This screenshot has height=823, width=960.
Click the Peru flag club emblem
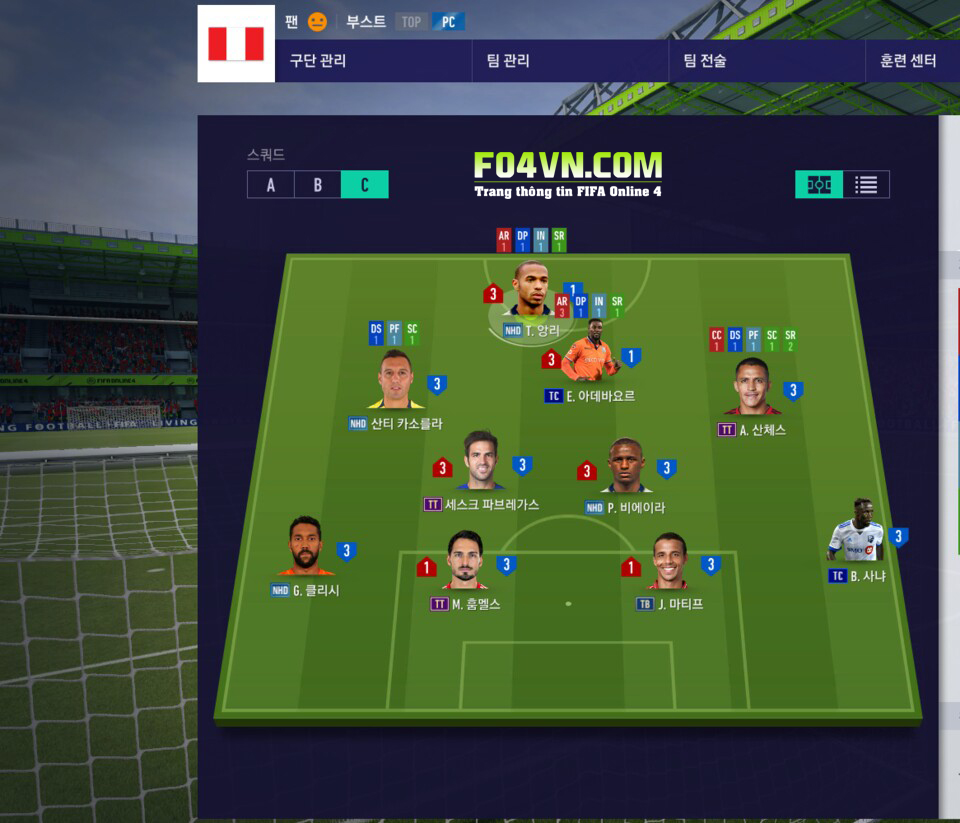click(x=236, y=44)
